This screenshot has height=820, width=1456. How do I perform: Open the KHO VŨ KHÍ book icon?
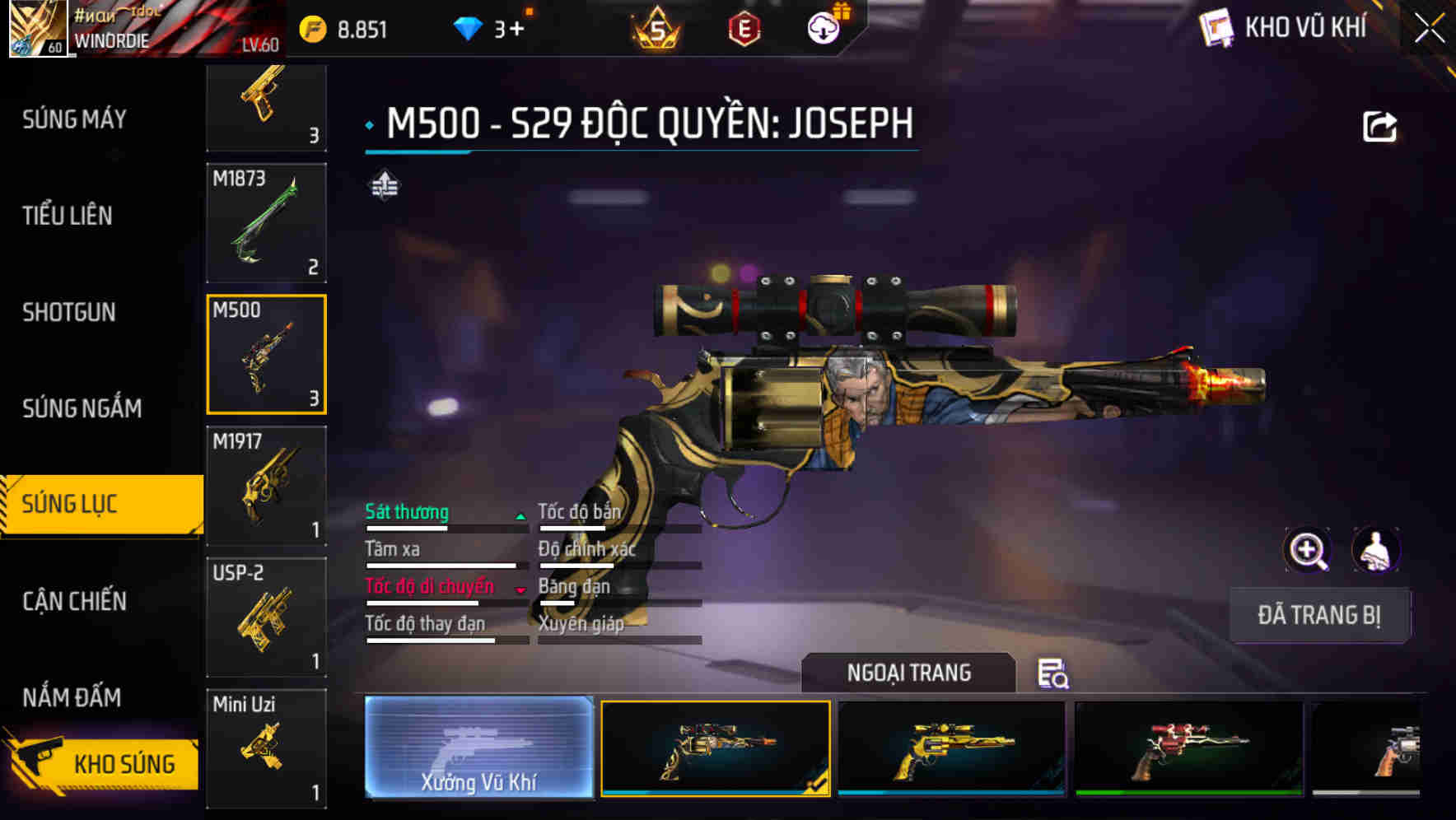click(1216, 27)
